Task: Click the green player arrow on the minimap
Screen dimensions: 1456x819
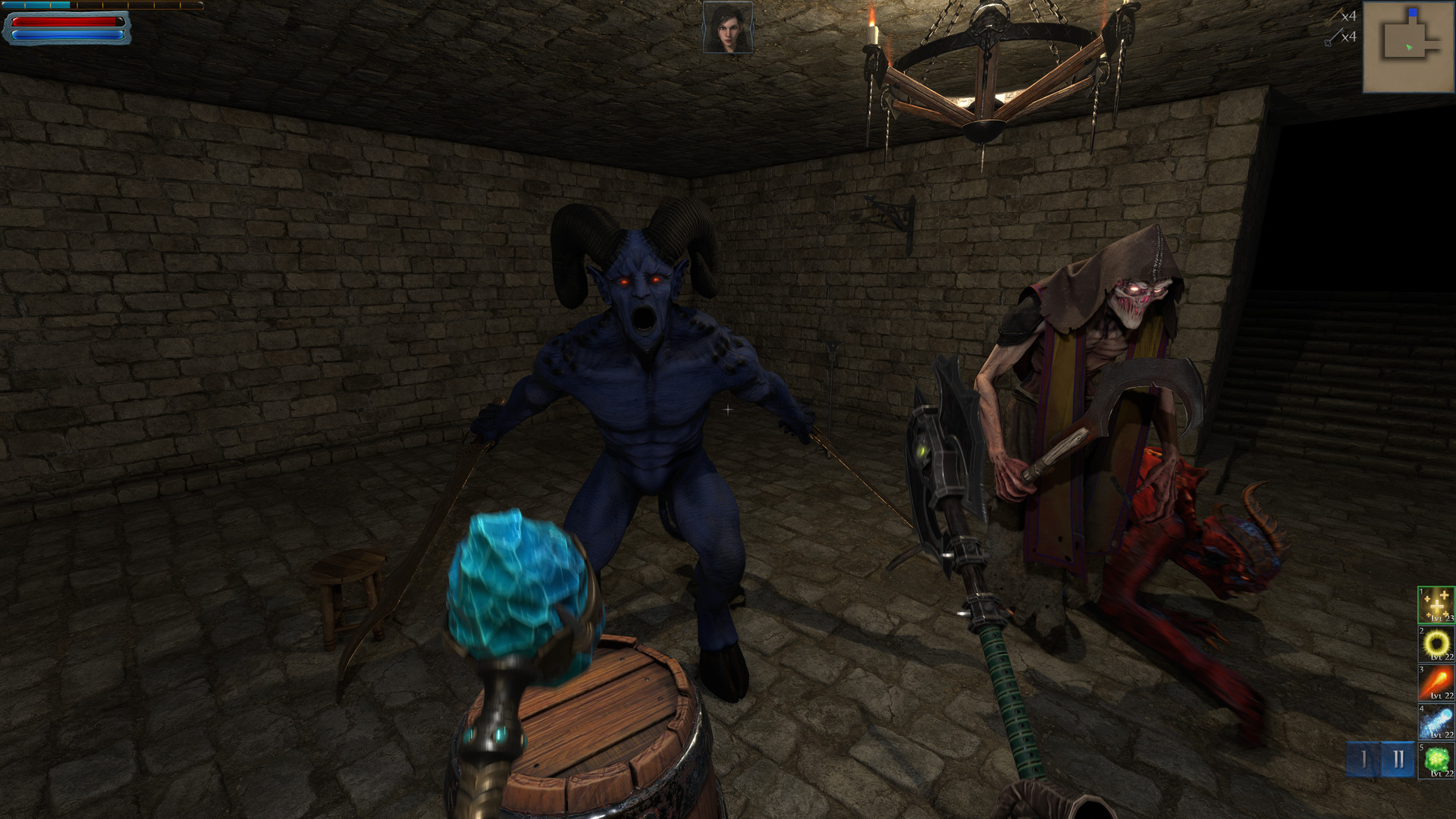Action: coord(1410,47)
